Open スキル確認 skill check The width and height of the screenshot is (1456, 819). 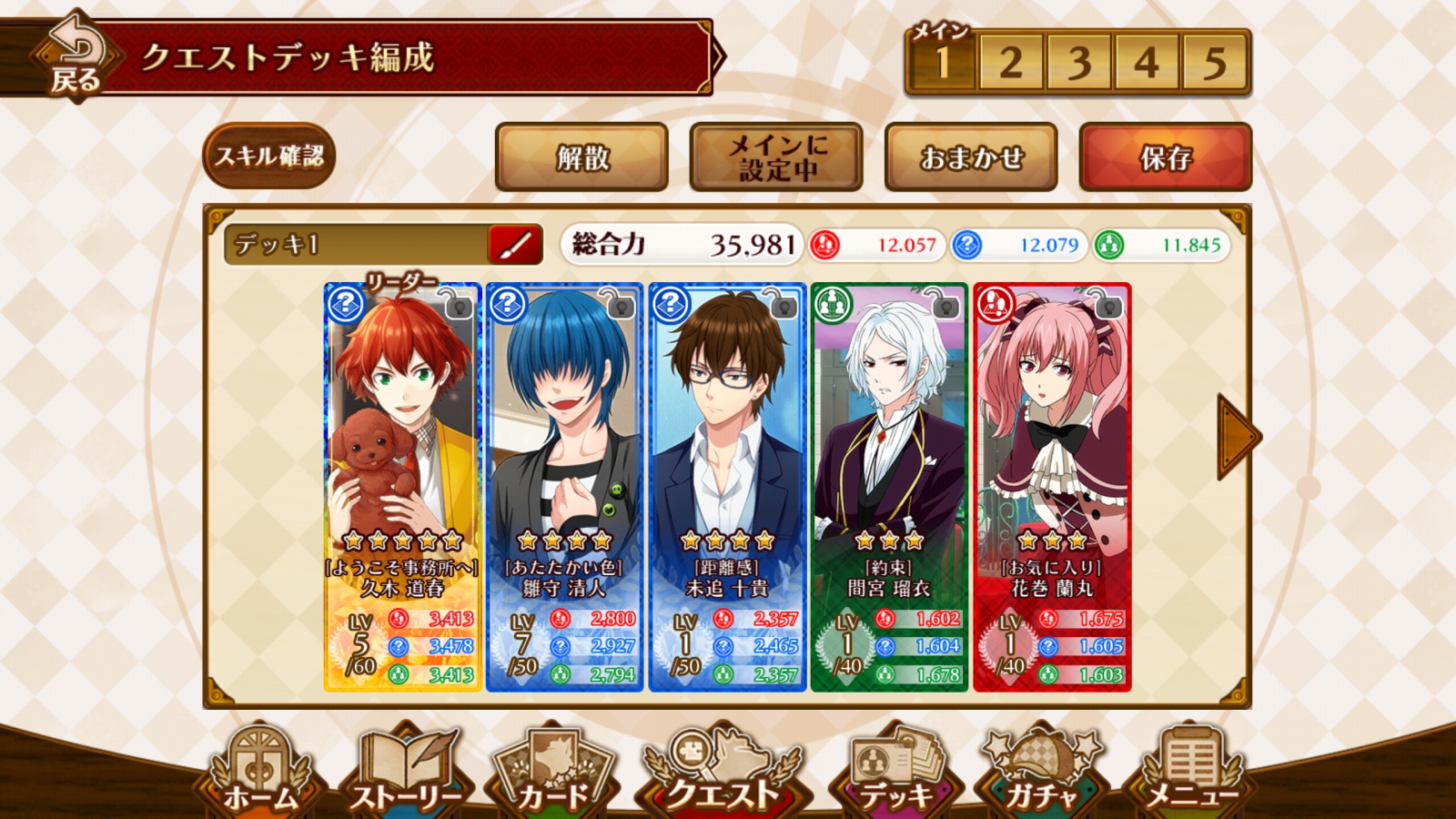tap(269, 157)
